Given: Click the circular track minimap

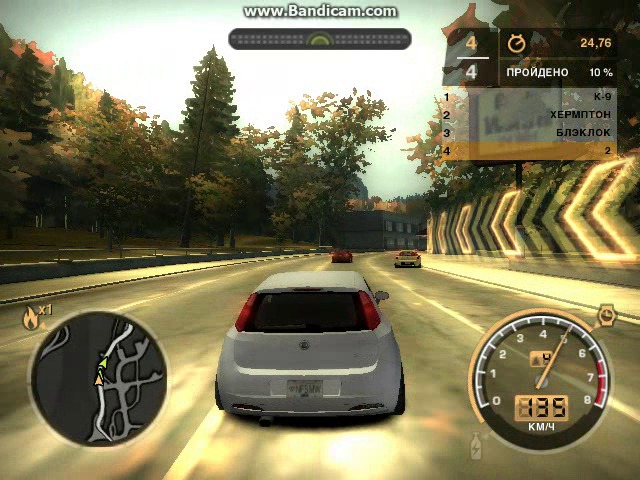Looking at the screenshot, I should tap(97, 378).
